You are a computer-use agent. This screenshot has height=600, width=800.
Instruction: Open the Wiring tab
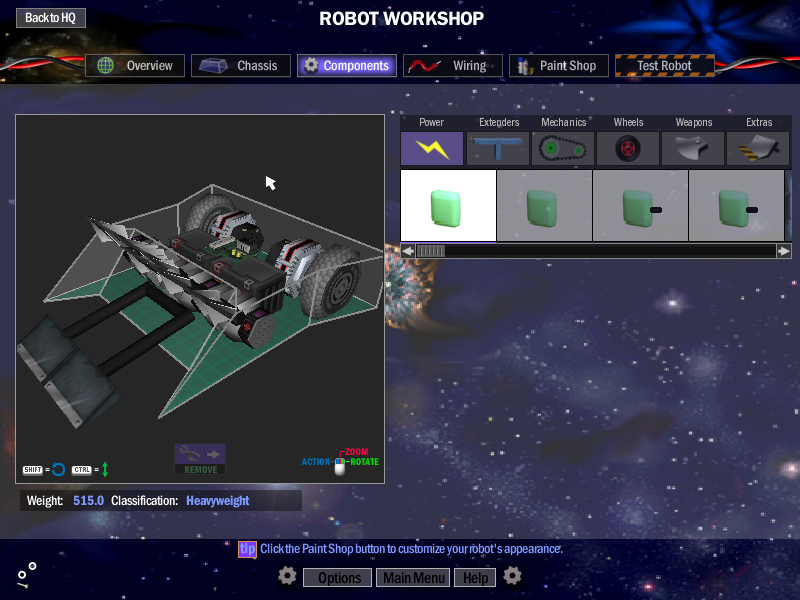pyautogui.click(x=454, y=66)
